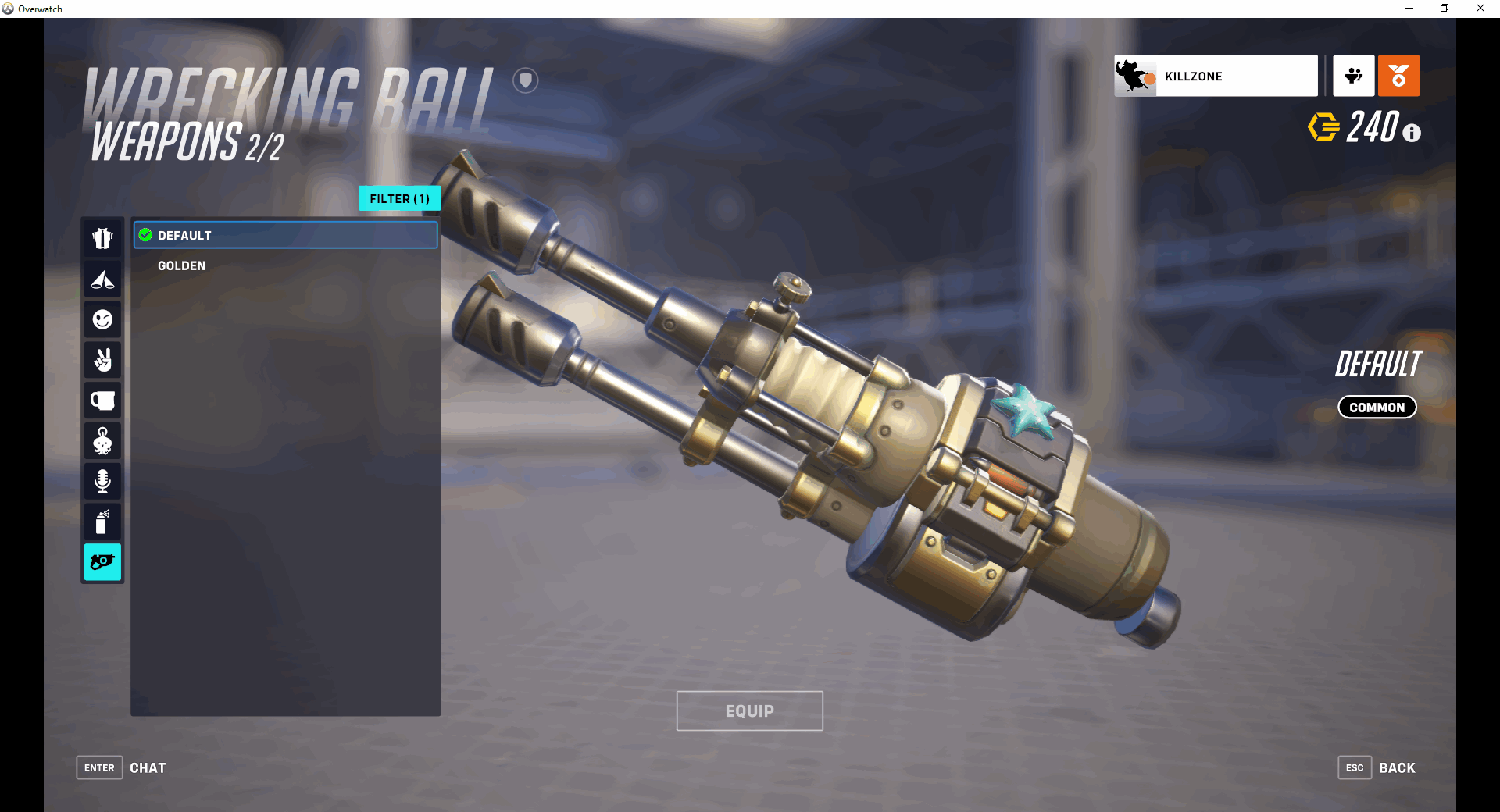Screen dimensions: 1500x812
Task: Select the Sprays spray-can icon
Action: point(102,522)
